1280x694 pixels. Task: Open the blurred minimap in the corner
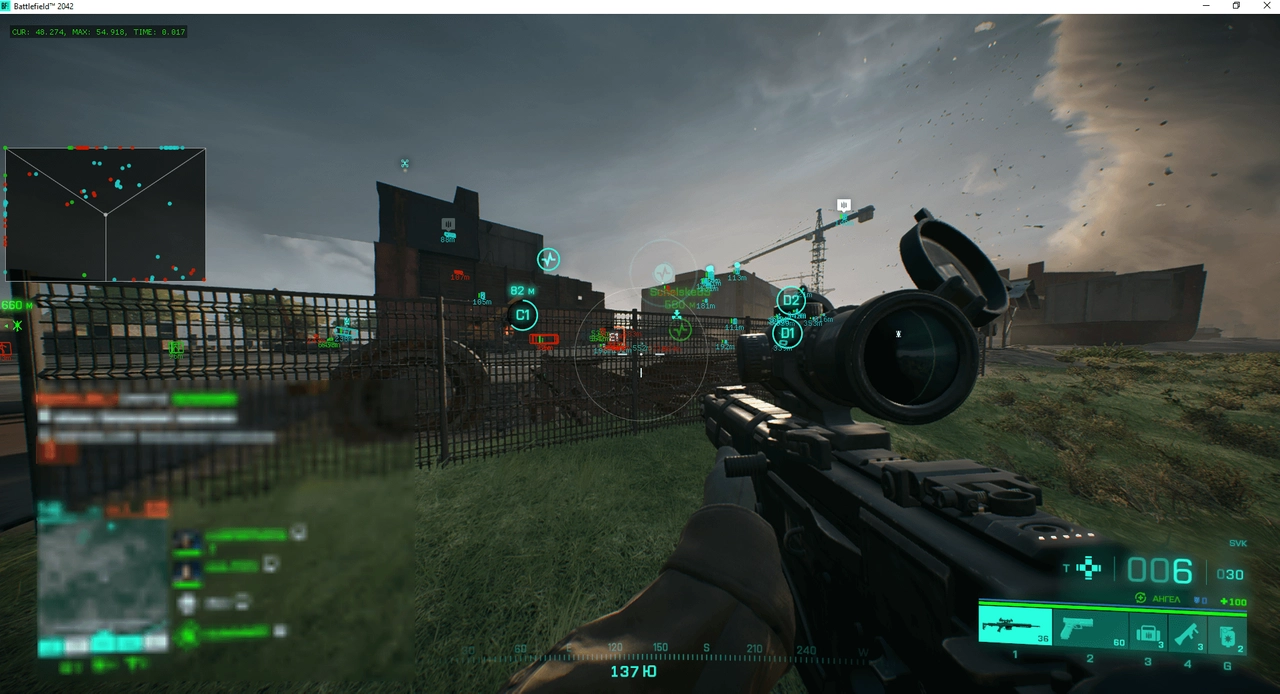coord(102,578)
